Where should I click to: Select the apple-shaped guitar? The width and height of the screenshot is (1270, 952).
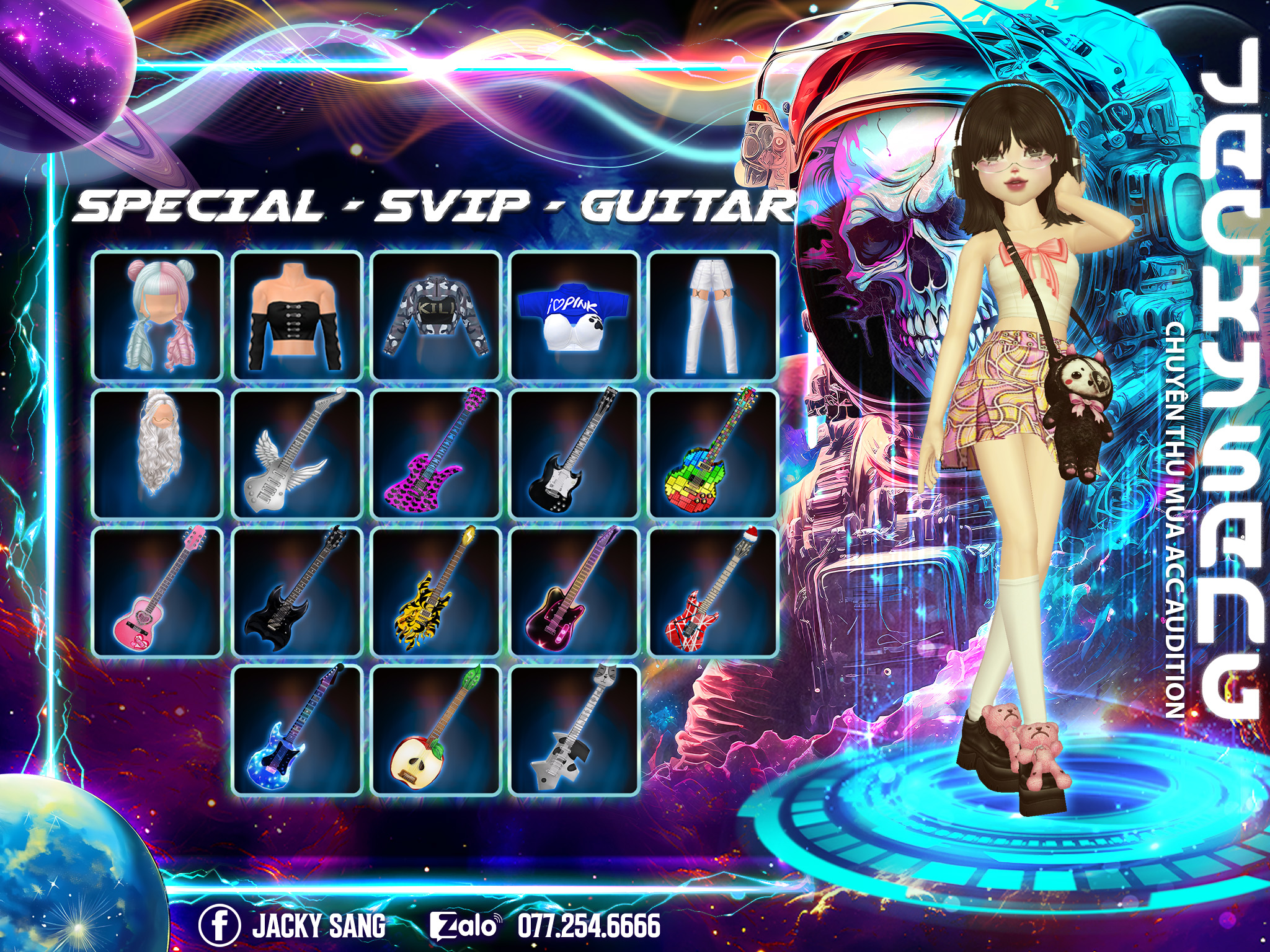(x=436, y=731)
